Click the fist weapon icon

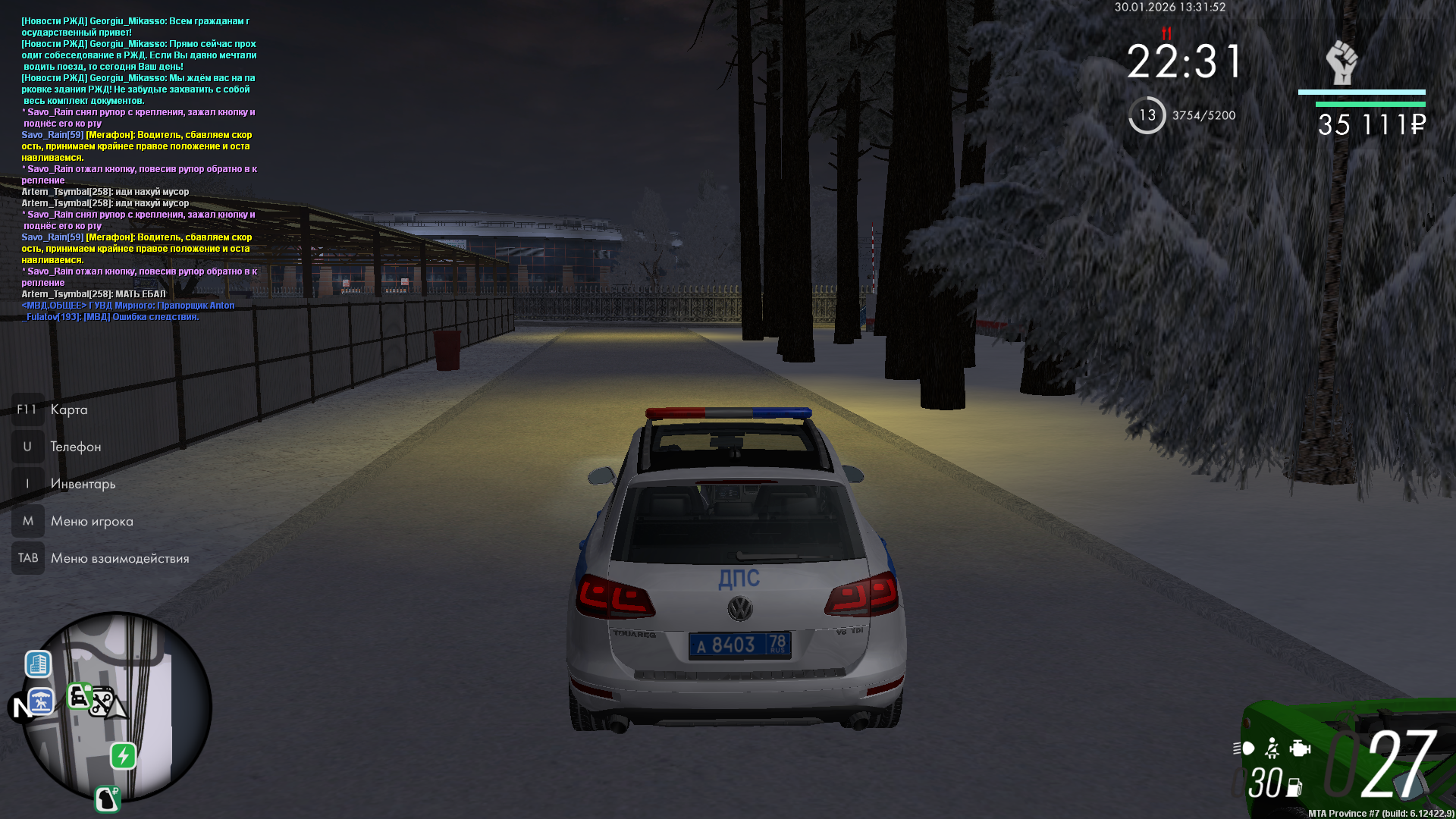tap(1341, 62)
